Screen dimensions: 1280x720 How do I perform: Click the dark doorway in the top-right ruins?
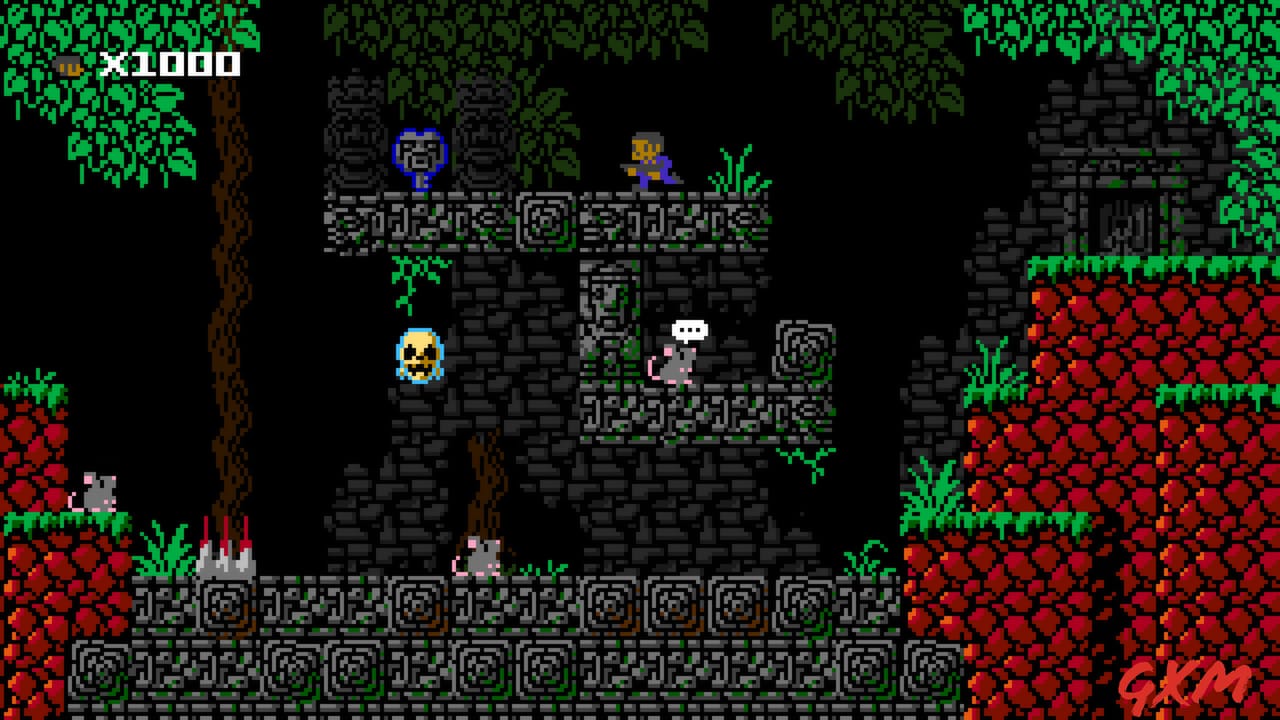(1122, 225)
